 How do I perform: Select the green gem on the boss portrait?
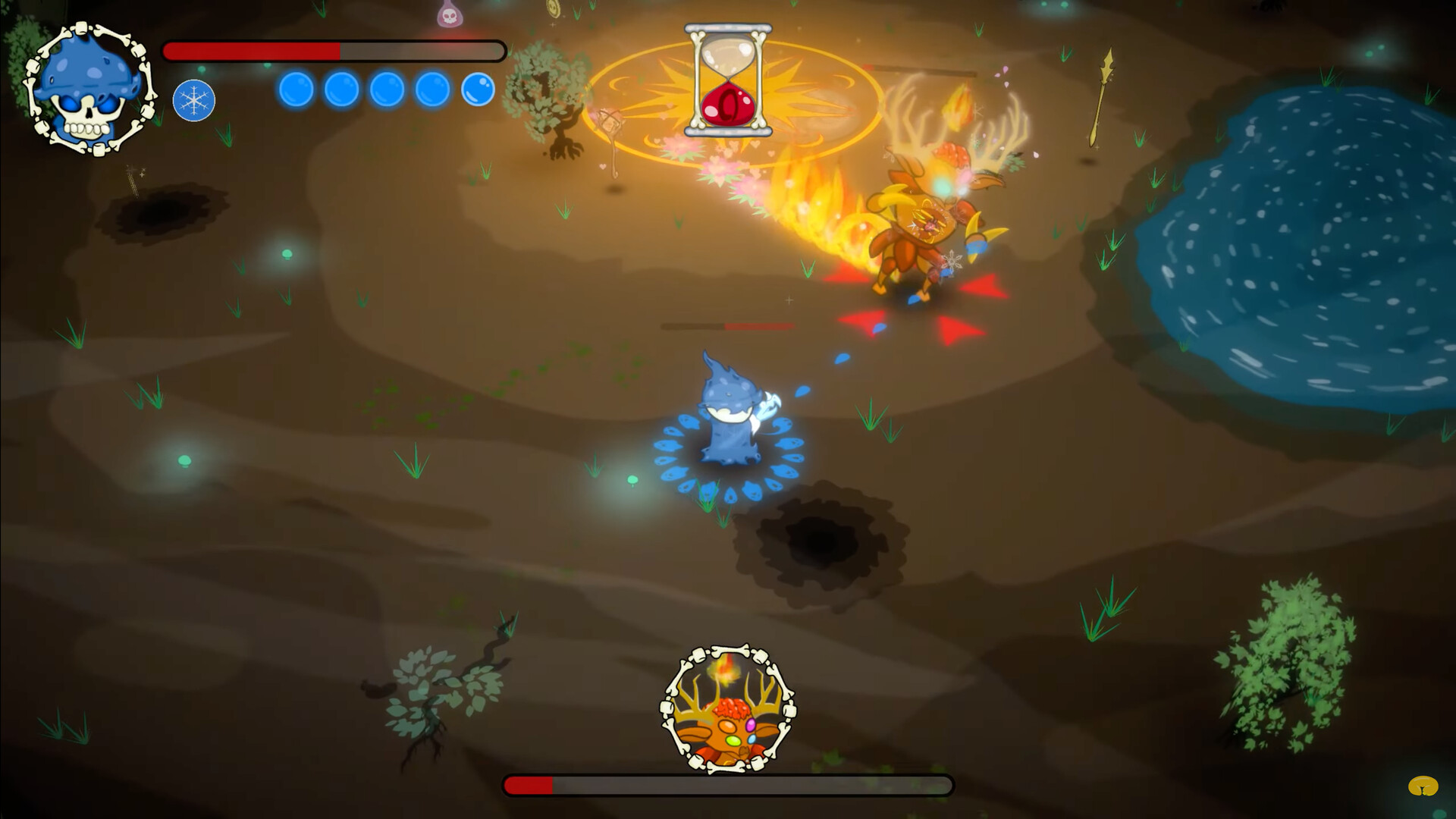733,741
